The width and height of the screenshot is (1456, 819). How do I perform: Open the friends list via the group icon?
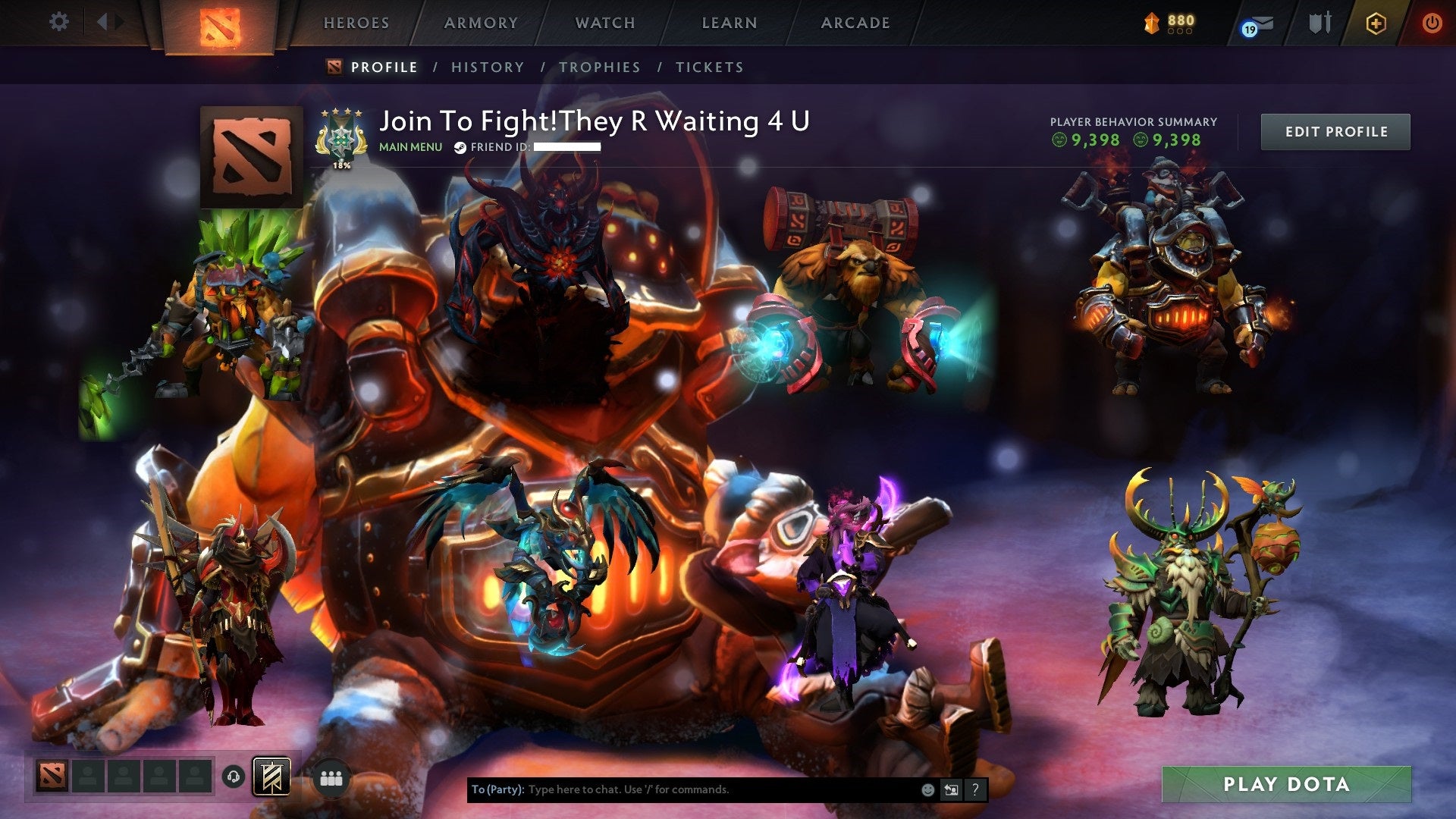[x=331, y=779]
